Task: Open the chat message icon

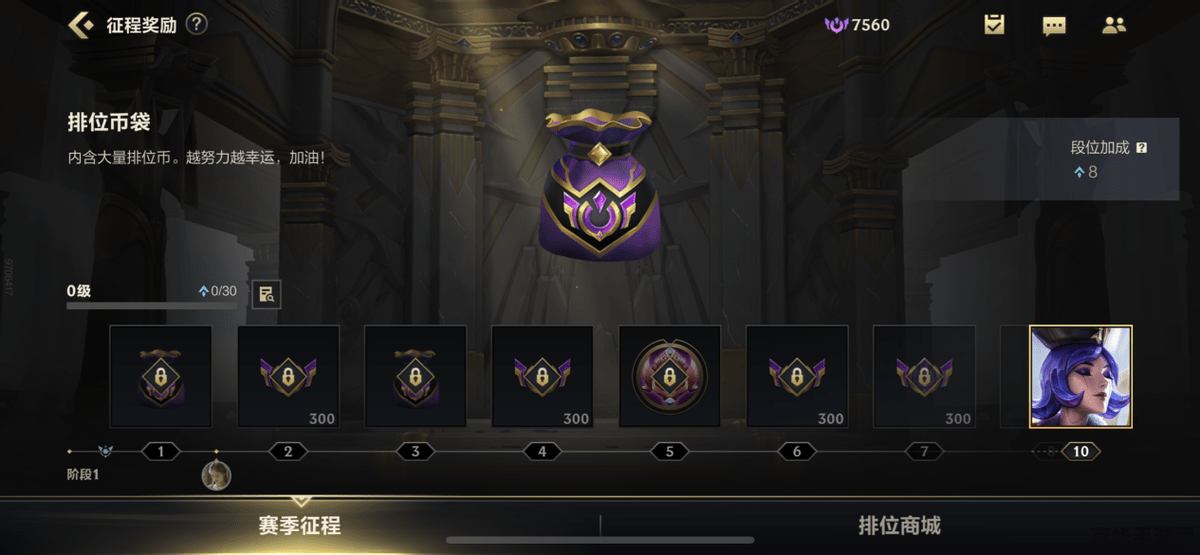Action: [1054, 25]
